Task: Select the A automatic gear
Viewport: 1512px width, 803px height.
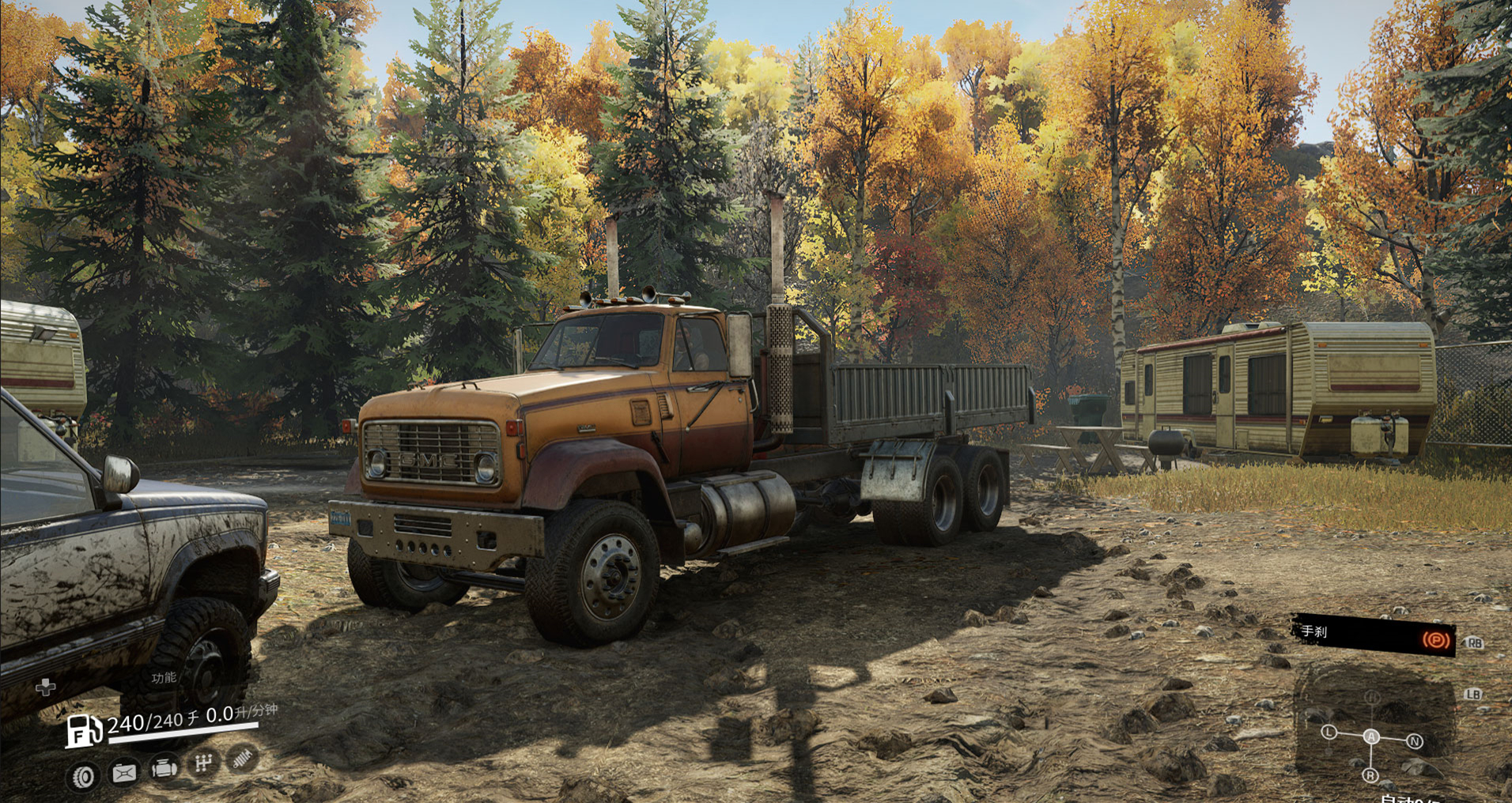Action: pos(1371,737)
